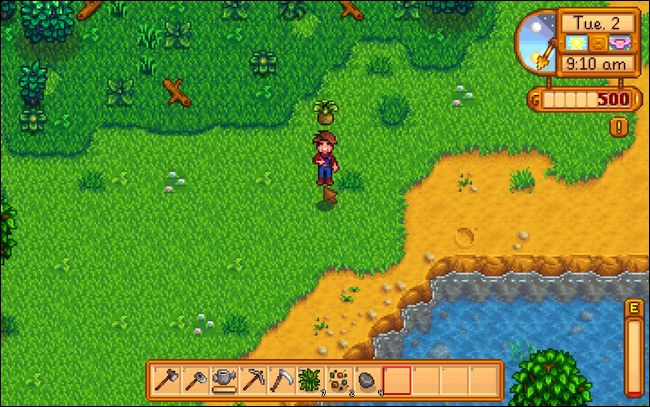Select the stone item slot
The height and width of the screenshot is (407, 650).
coord(367,380)
